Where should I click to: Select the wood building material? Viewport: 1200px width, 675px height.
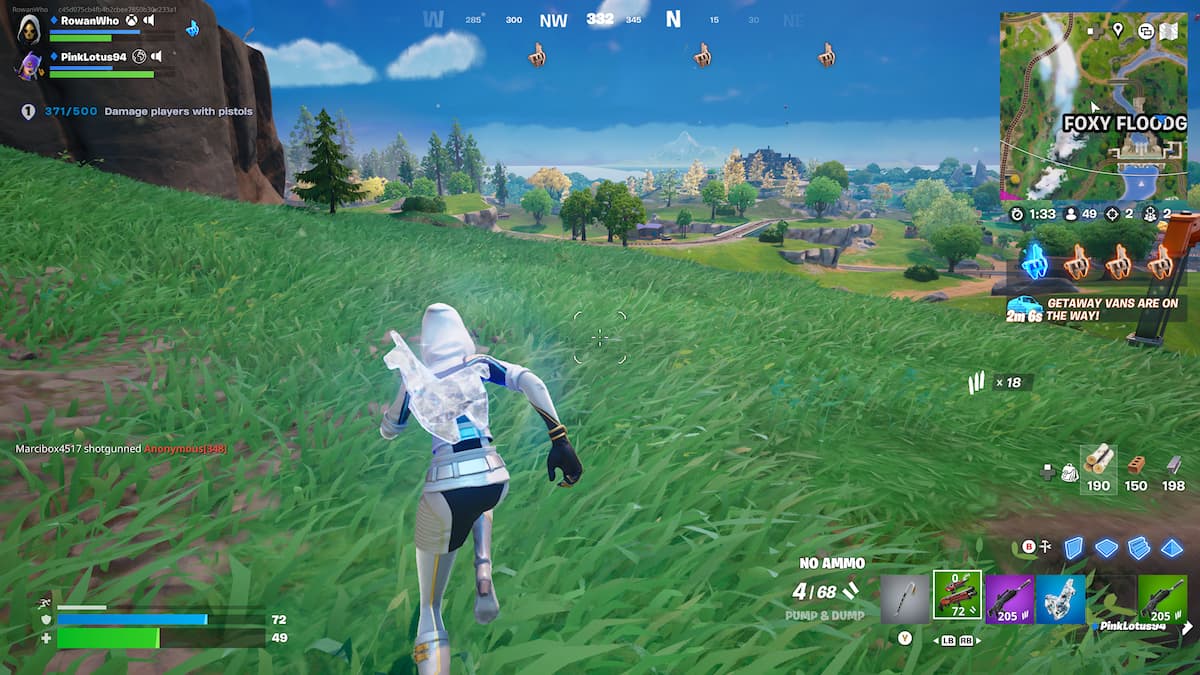[x=1098, y=467]
